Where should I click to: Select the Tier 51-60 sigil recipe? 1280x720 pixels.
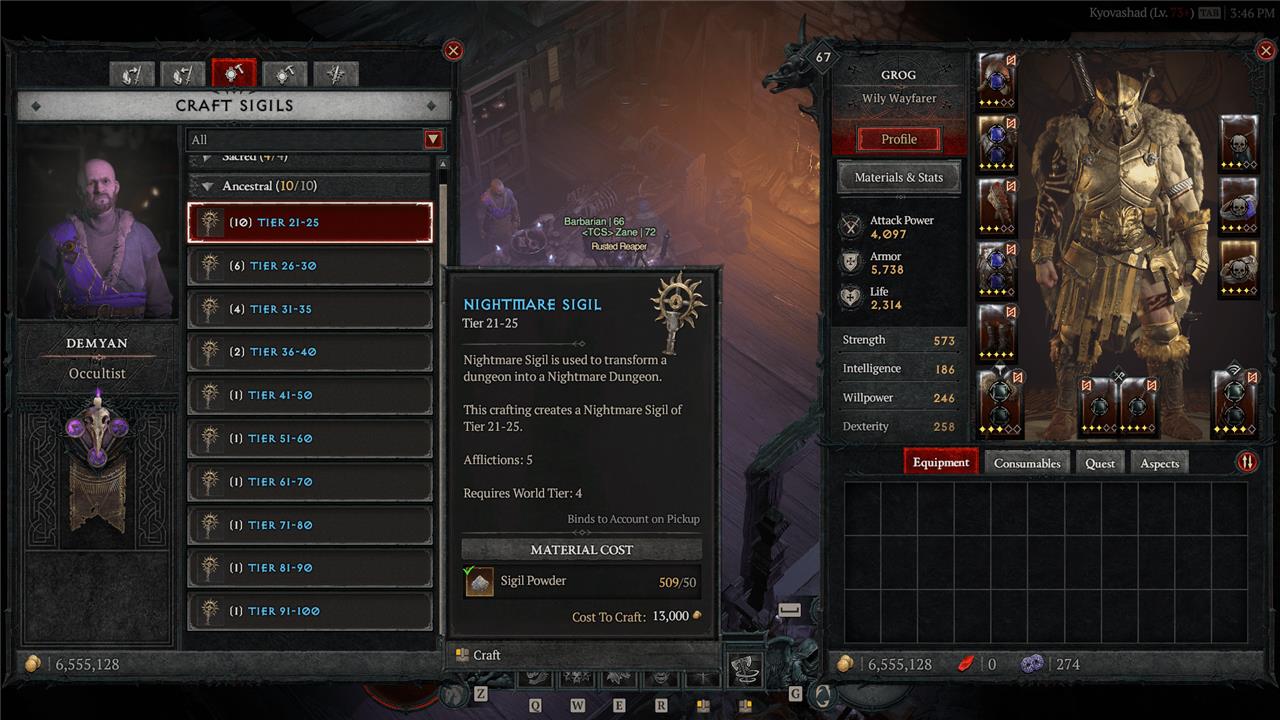pos(310,438)
